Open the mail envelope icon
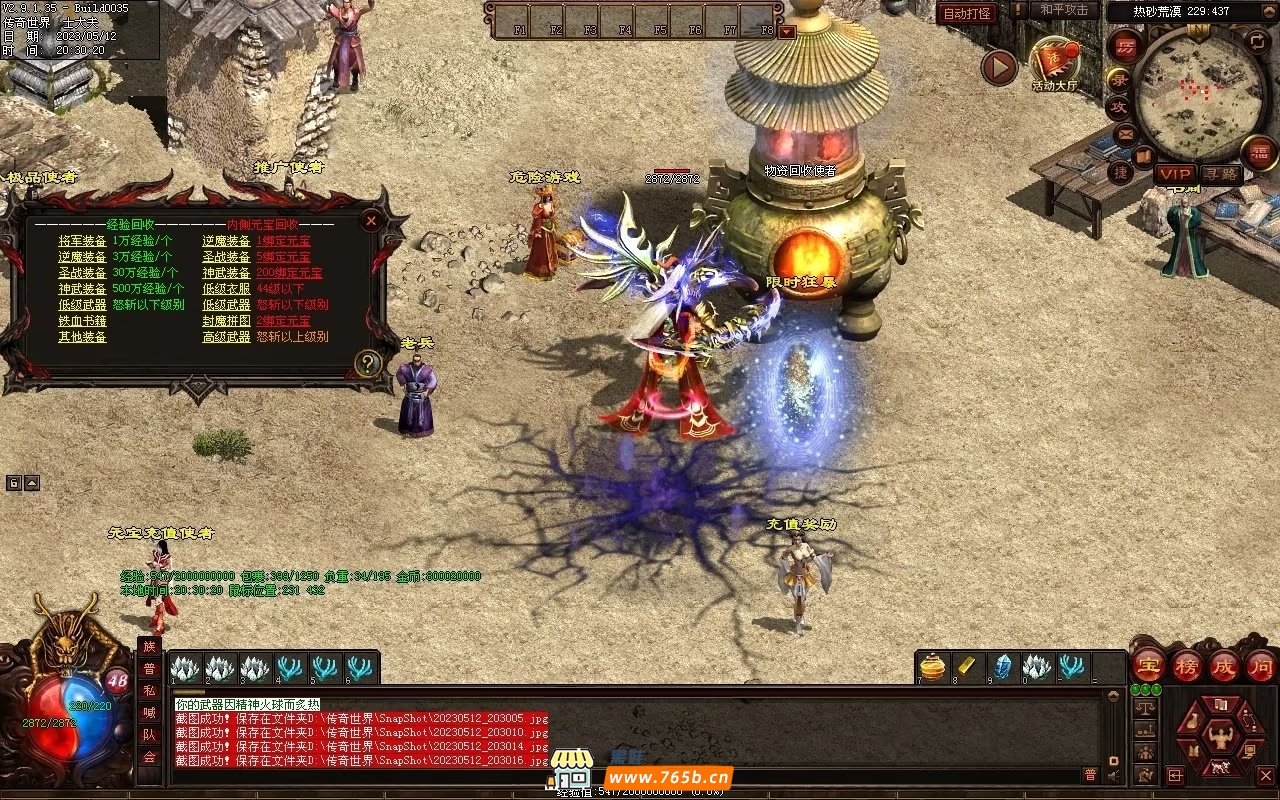The width and height of the screenshot is (1280, 800). pyautogui.click(x=1126, y=133)
